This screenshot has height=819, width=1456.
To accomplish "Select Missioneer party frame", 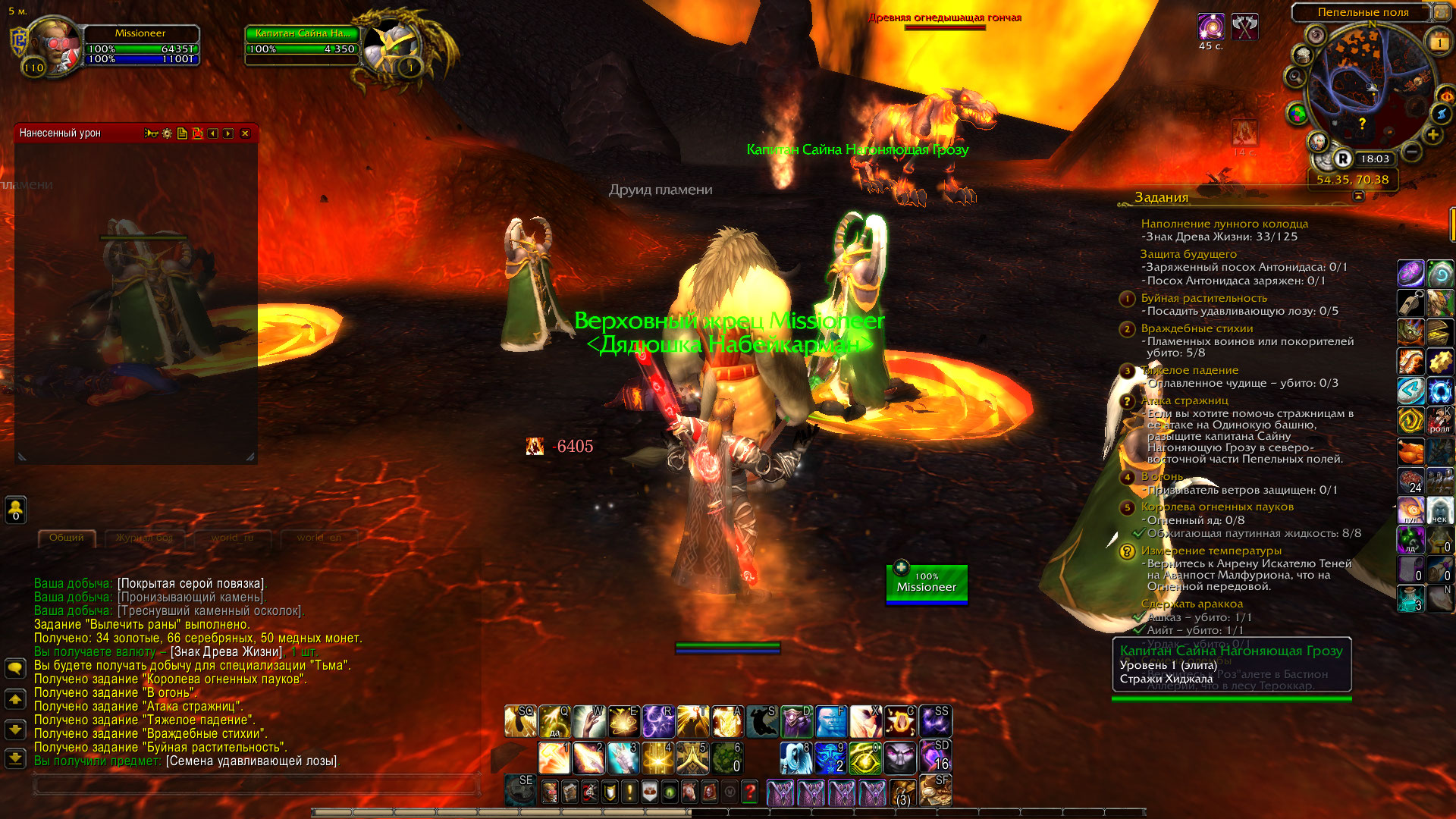I will [926, 584].
